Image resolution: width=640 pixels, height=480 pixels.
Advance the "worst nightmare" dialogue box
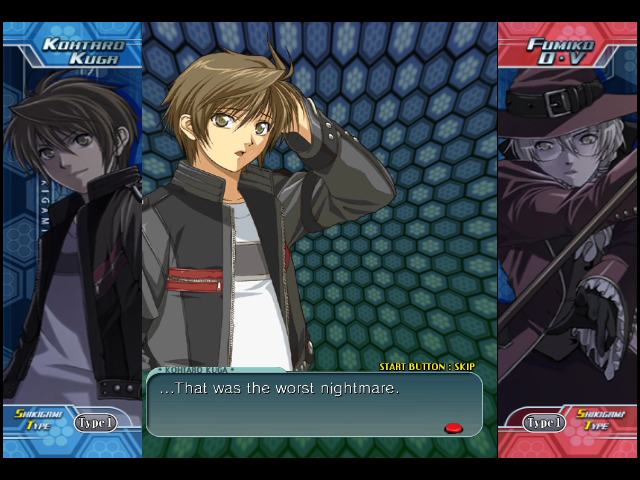coord(313,403)
